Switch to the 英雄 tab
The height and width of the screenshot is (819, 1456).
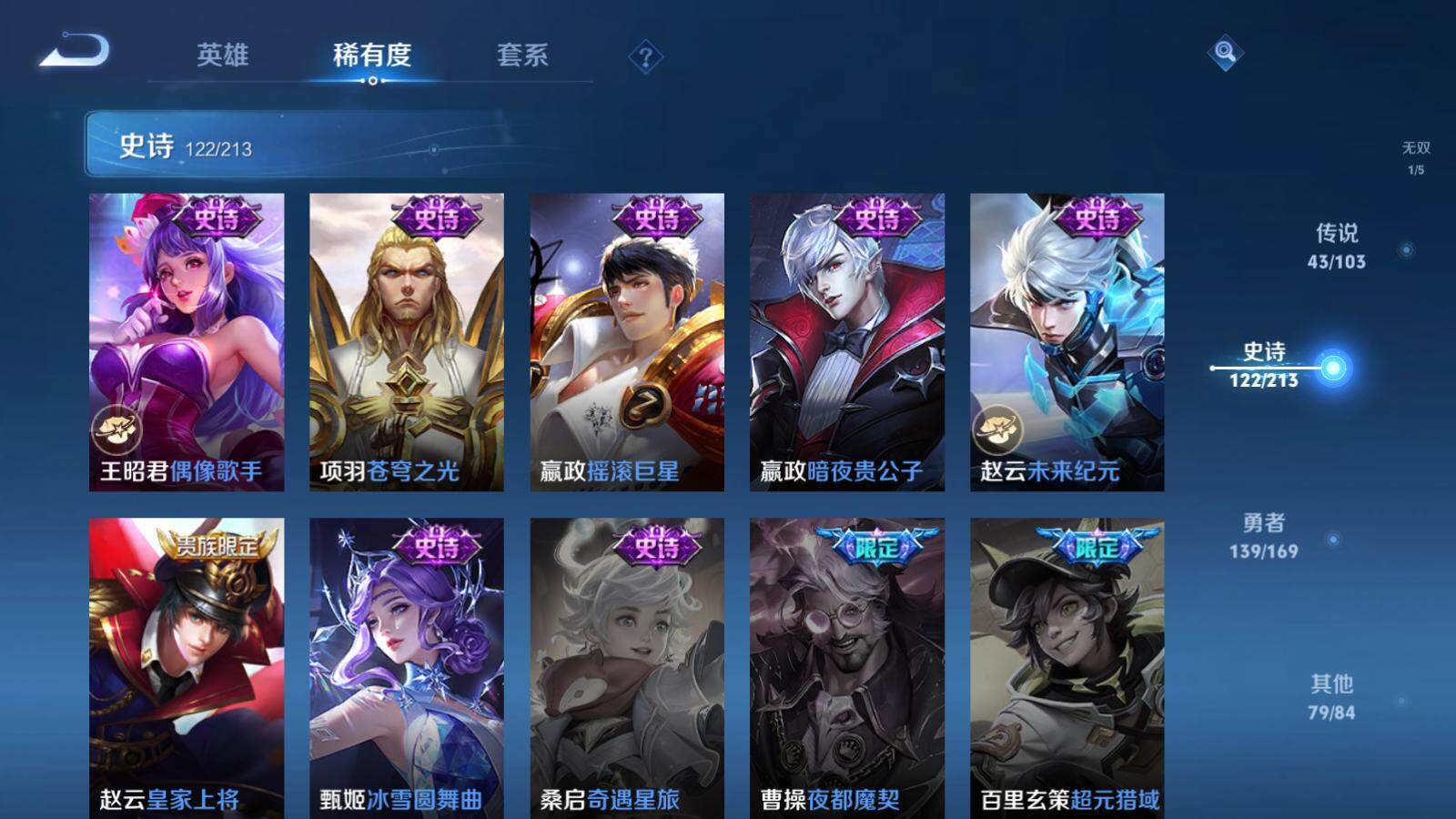coord(222,56)
